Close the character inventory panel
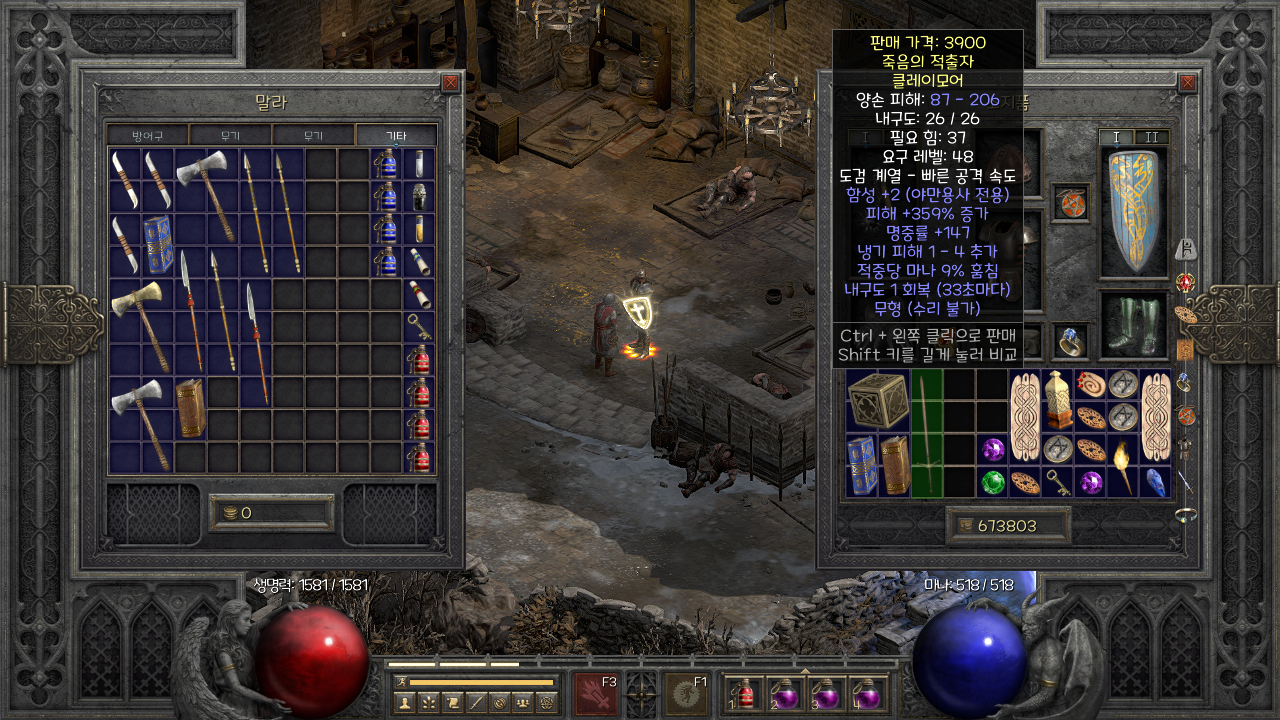 click(1187, 83)
